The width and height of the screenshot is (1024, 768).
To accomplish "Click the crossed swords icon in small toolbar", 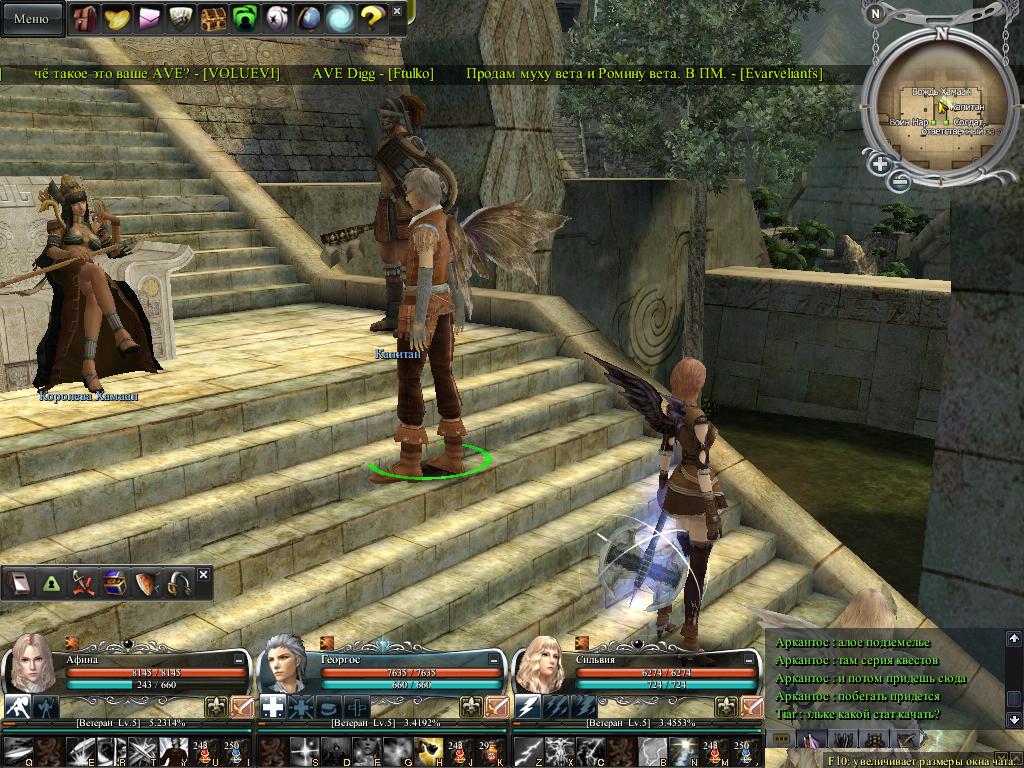I will point(83,584).
